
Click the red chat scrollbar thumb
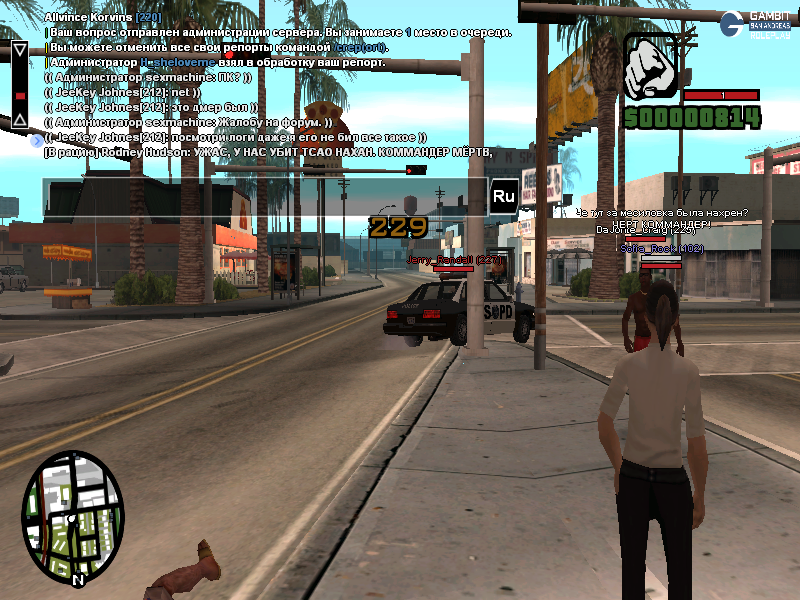[19, 96]
